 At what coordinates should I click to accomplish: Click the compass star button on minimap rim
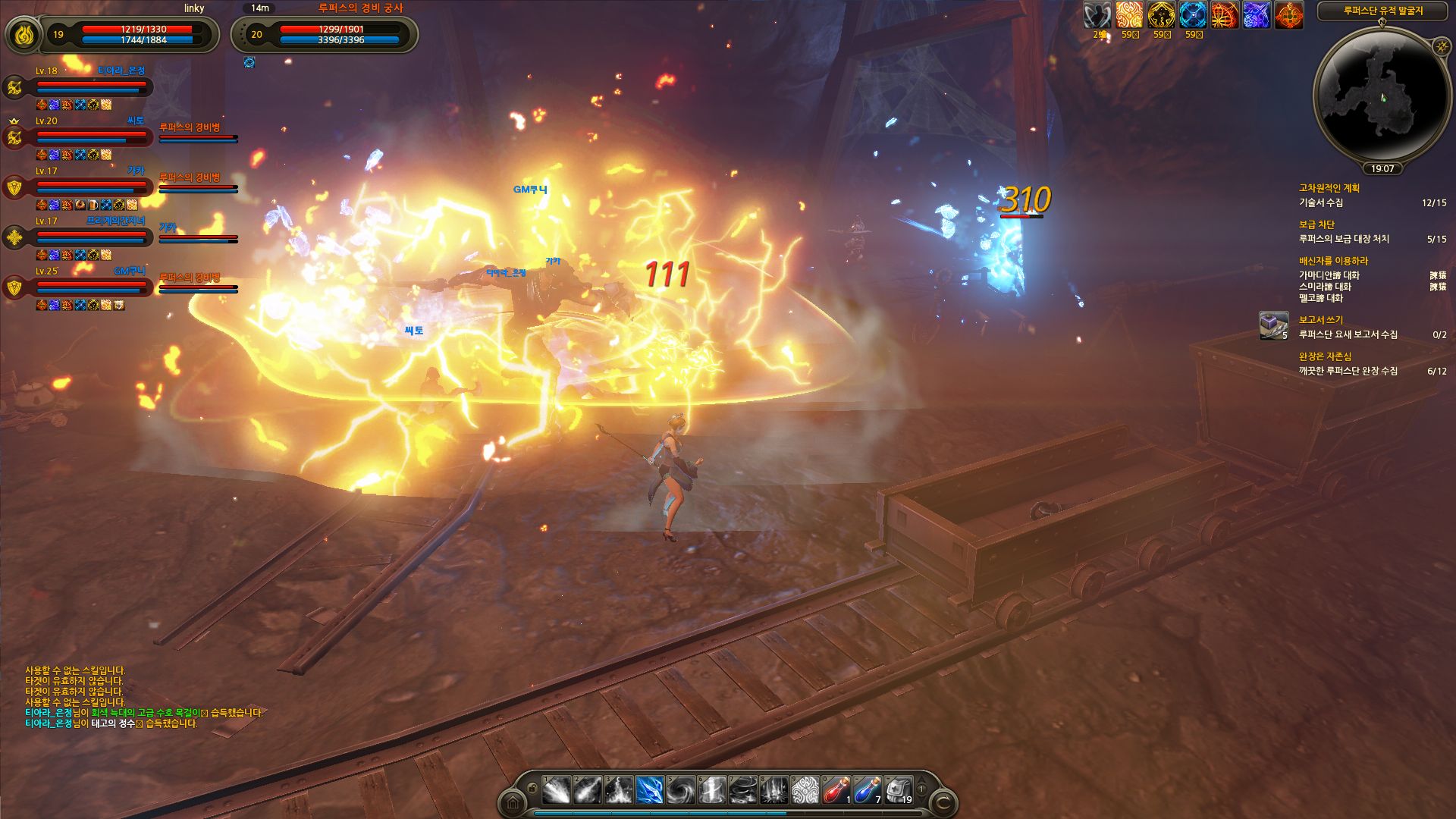pos(1442,47)
